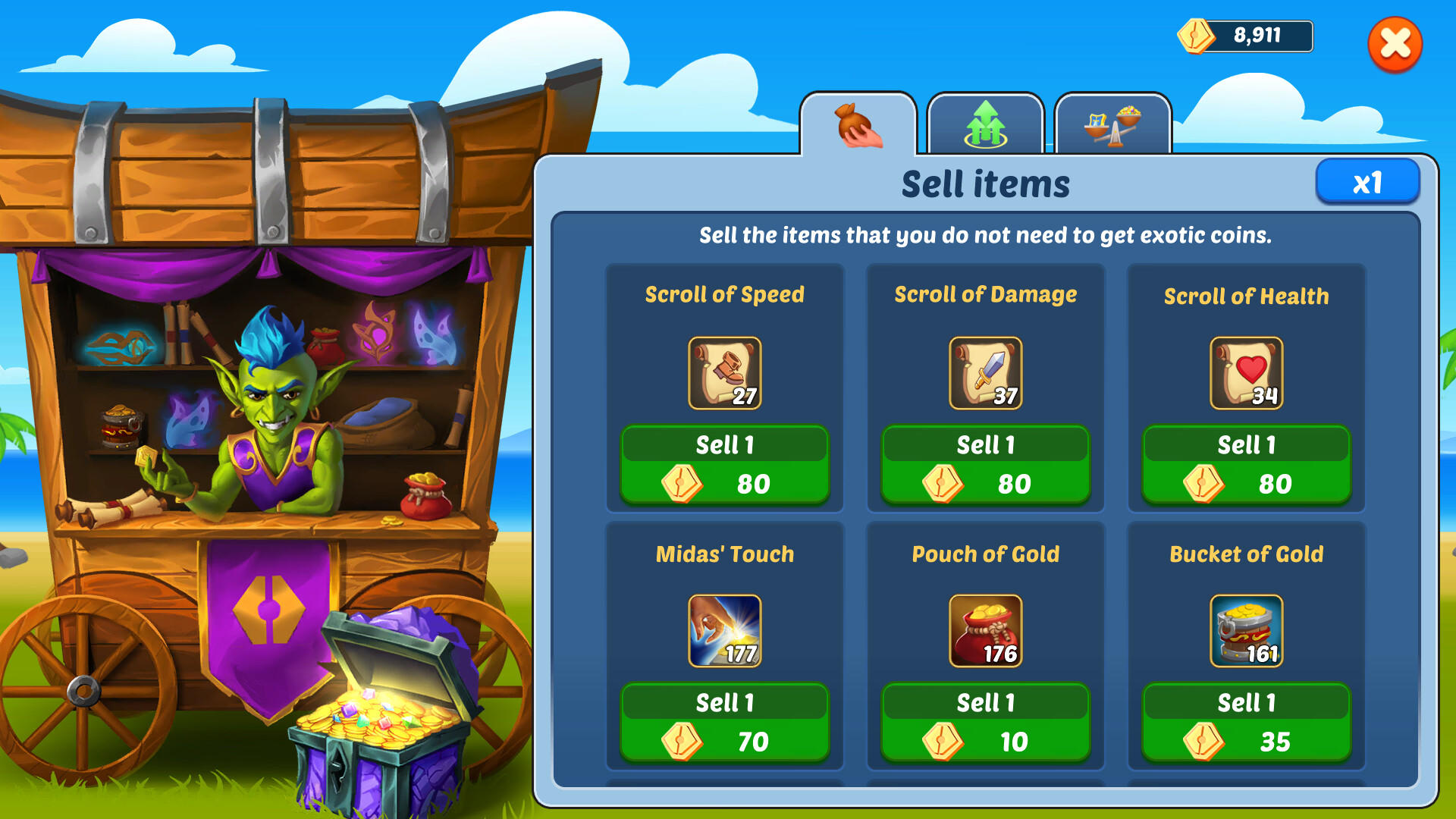
Task: Toggle the x1 sell multiplier
Action: 1368,181
